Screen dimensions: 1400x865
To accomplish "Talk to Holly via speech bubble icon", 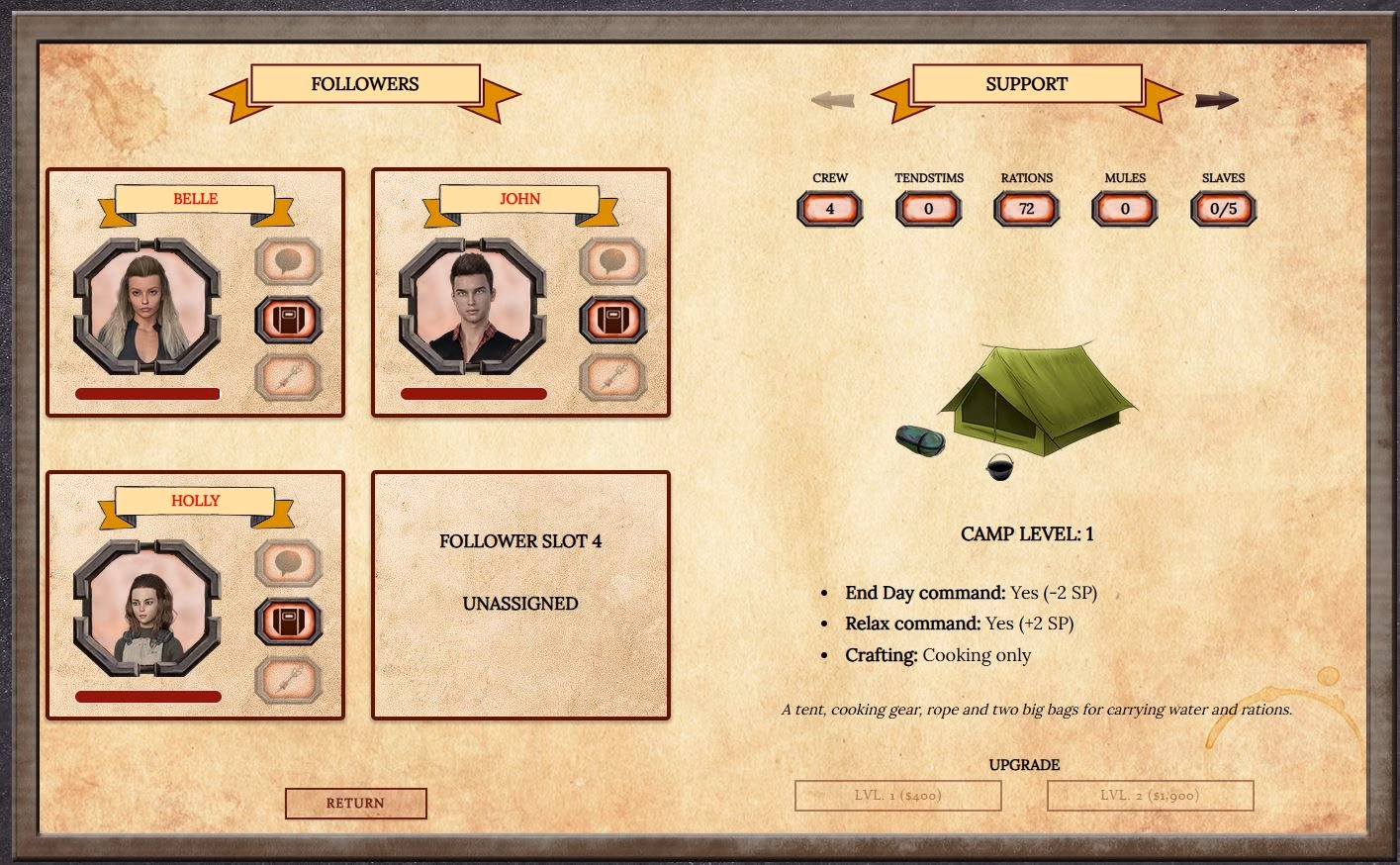I will click(289, 564).
